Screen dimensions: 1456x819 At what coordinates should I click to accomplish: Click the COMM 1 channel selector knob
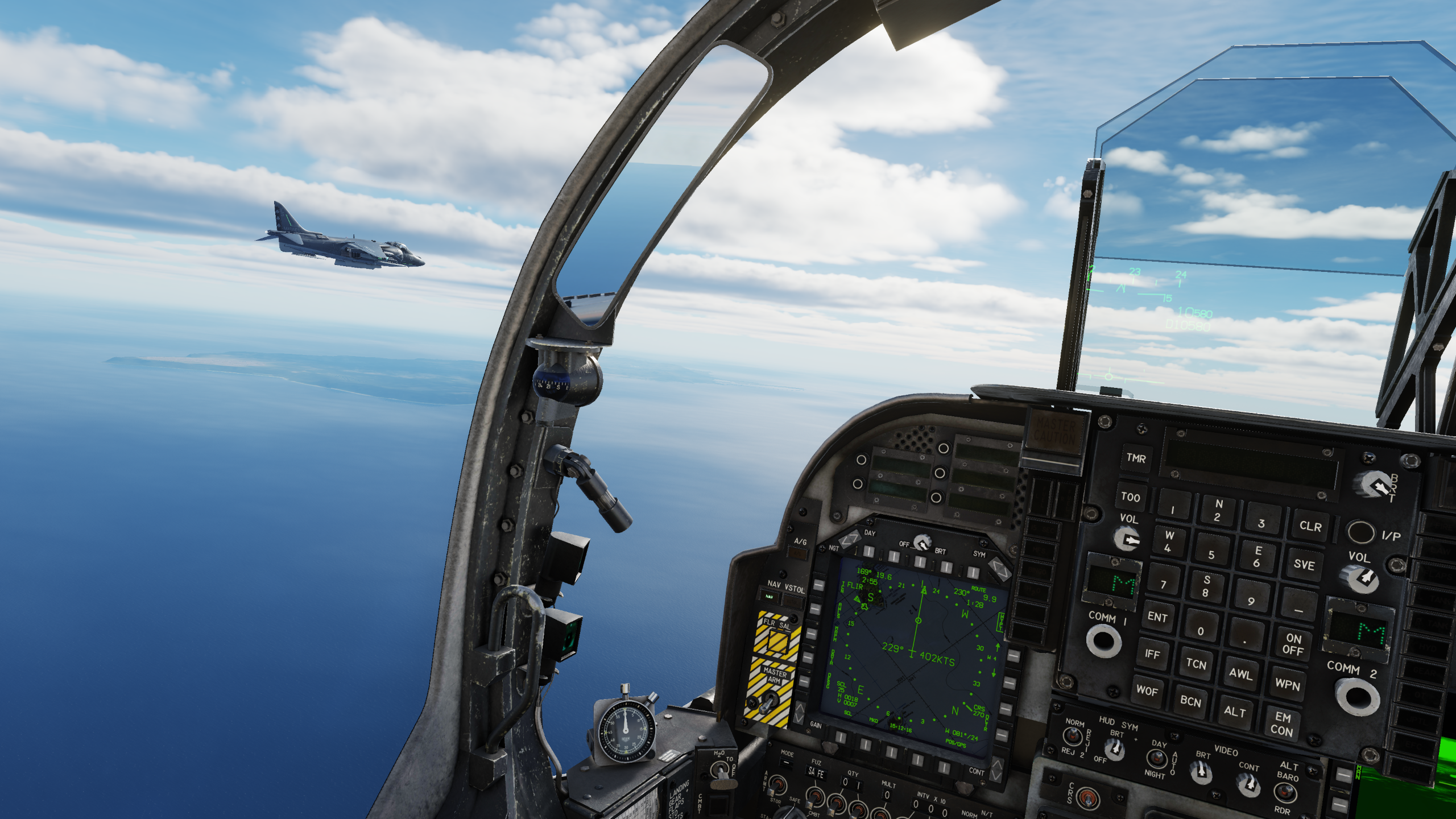[1104, 642]
